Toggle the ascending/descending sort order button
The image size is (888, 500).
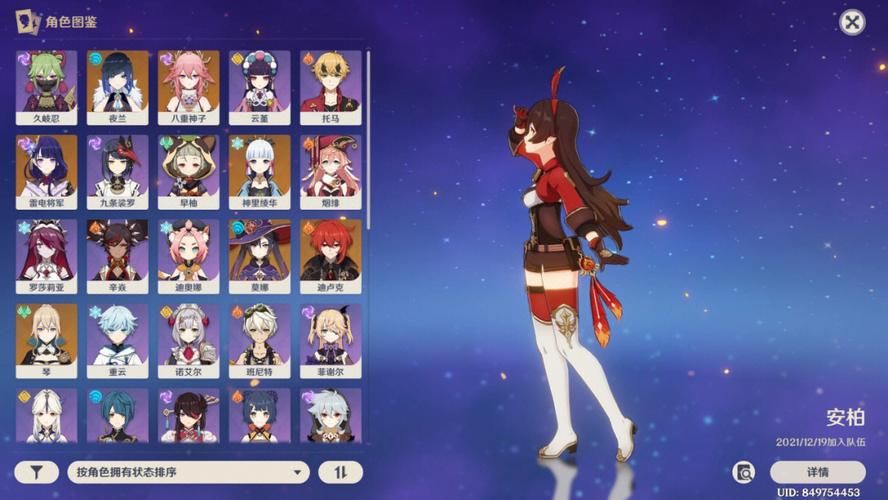click(340, 472)
